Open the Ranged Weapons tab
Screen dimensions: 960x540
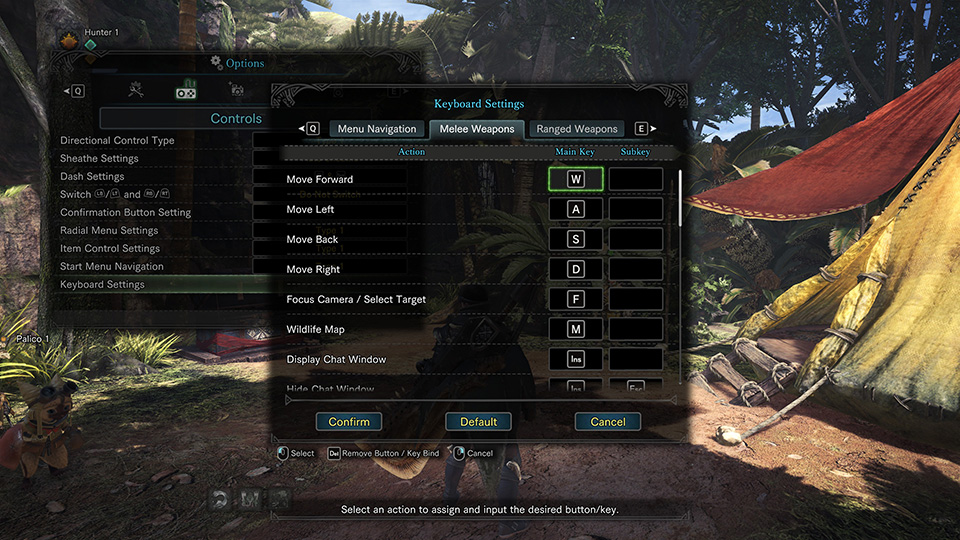pos(577,129)
